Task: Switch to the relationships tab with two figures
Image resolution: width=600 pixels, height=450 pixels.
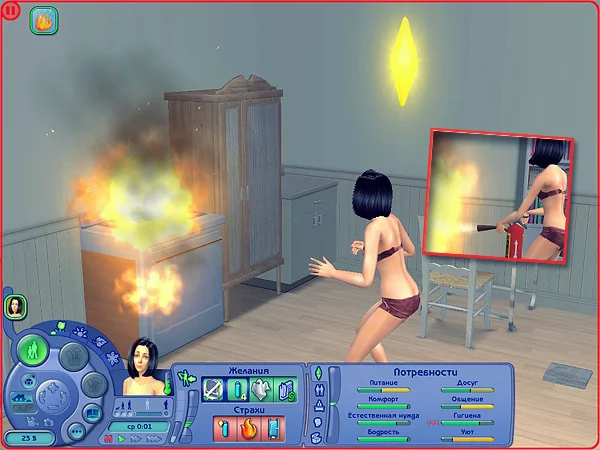Action: (x=319, y=391)
